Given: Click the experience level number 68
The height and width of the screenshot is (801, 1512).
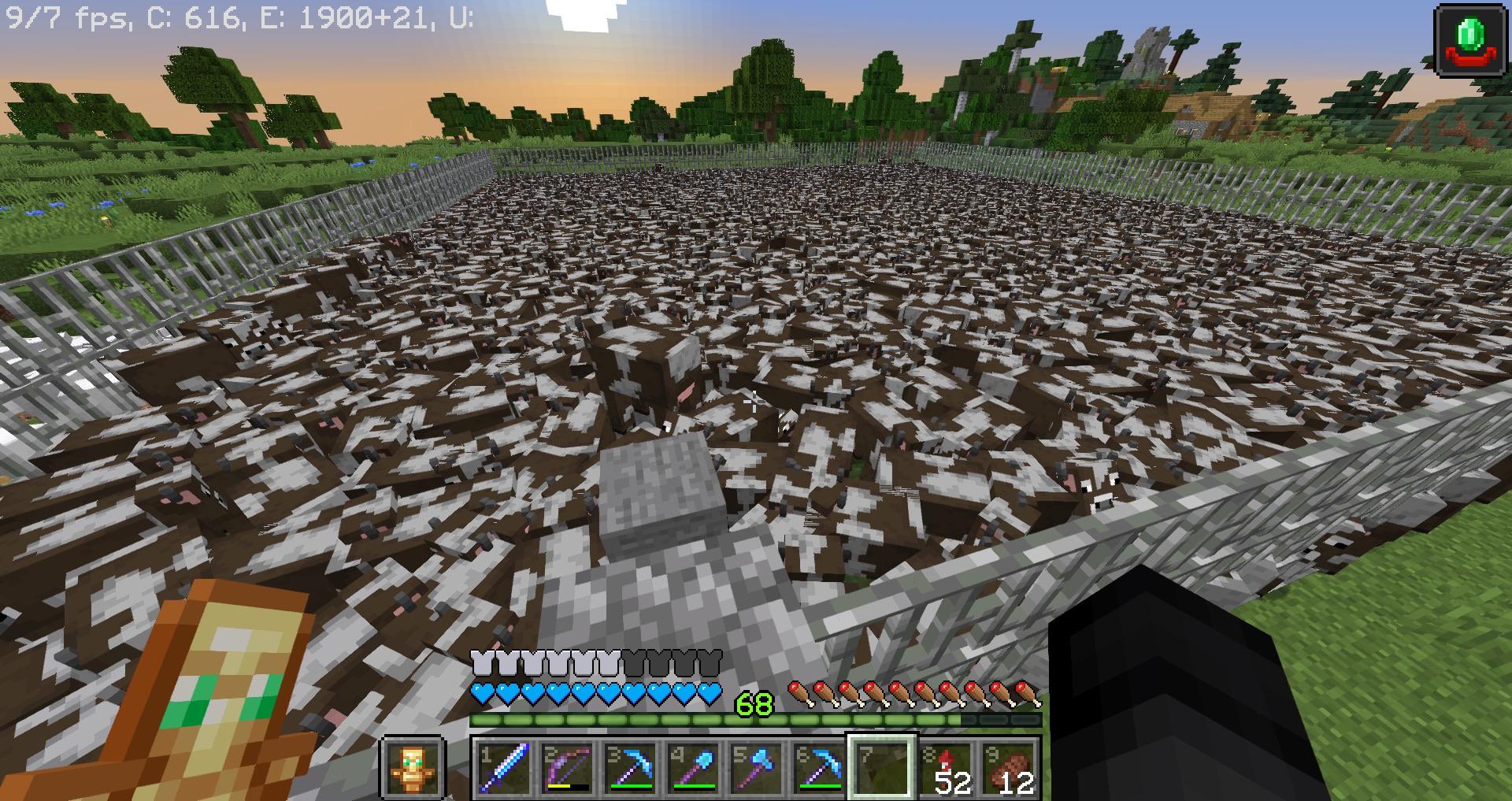Looking at the screenshot, I should 754,703.
